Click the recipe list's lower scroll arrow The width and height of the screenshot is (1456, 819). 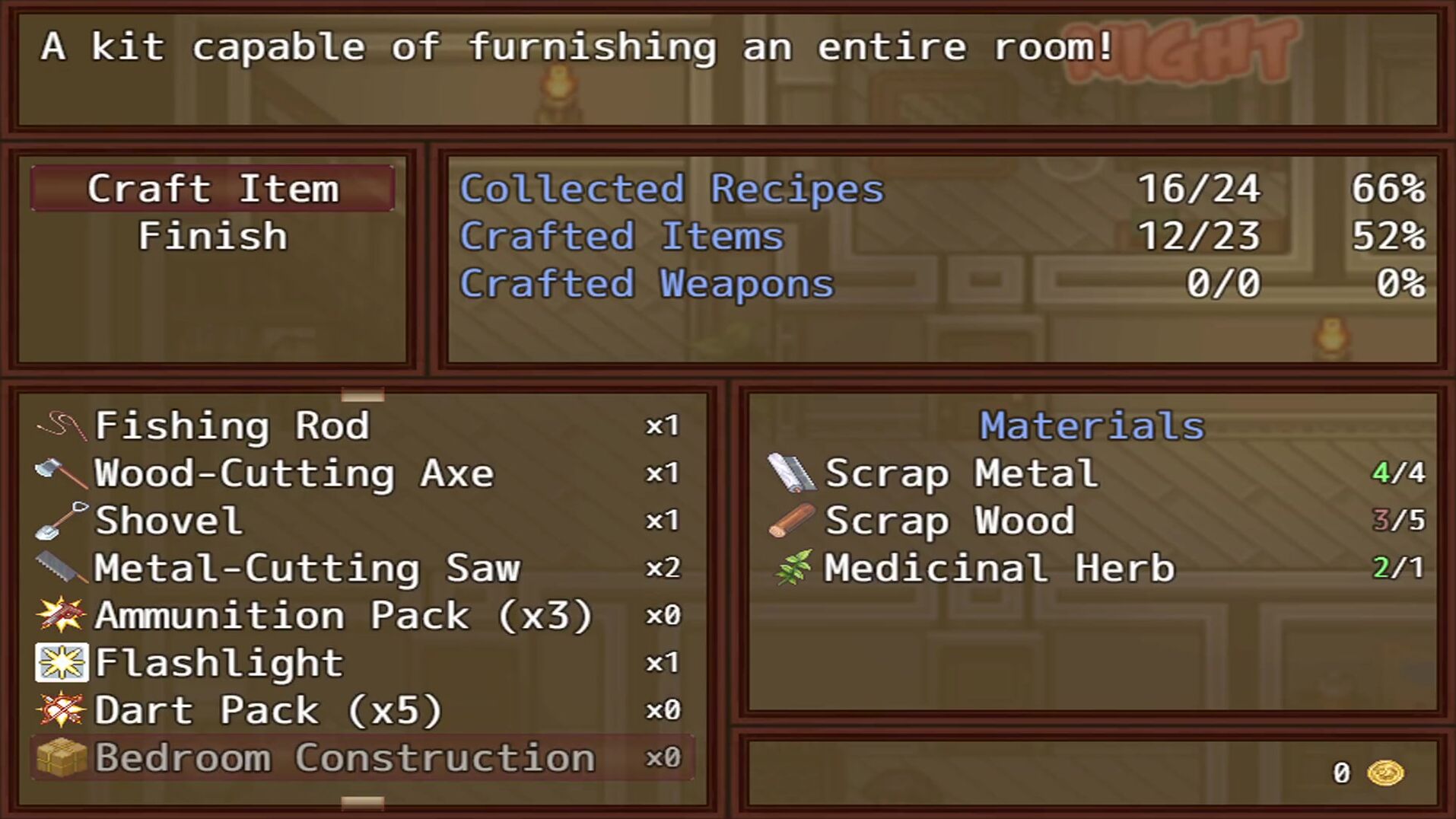[x=362, y=802]
